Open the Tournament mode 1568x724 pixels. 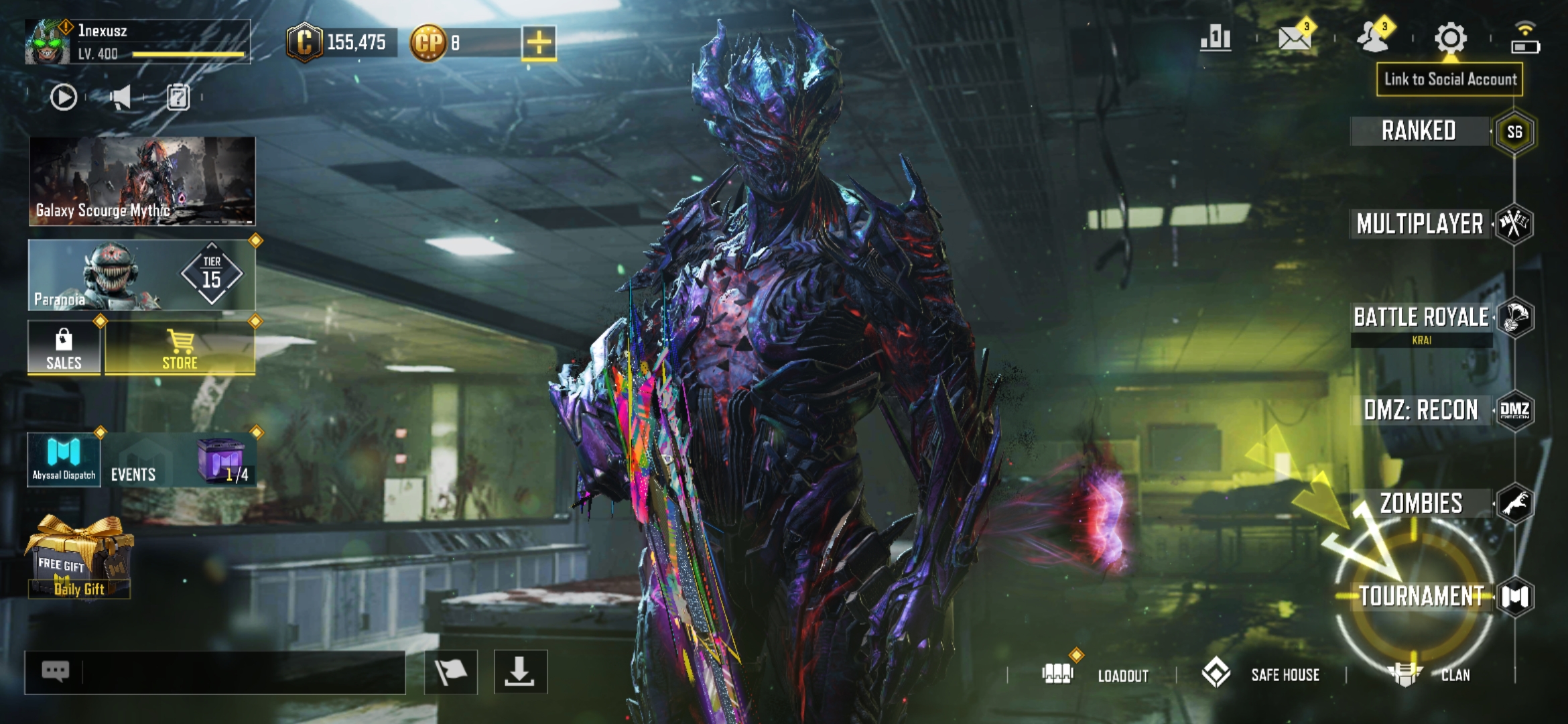coord(1422,596)
